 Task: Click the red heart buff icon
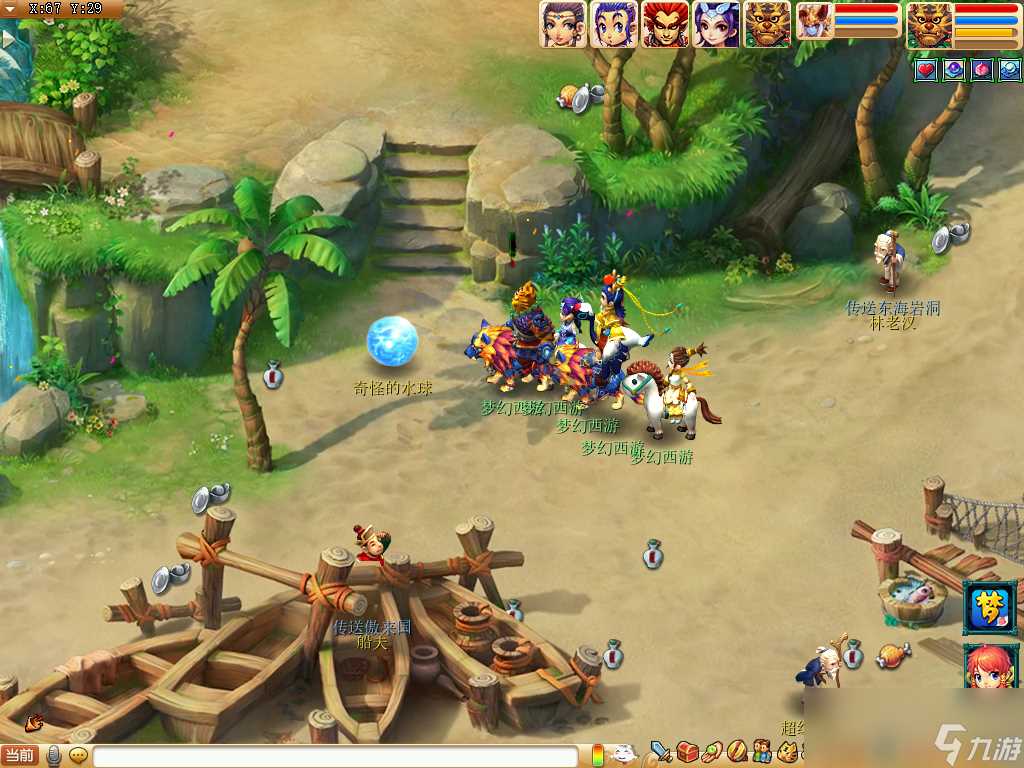926,70
